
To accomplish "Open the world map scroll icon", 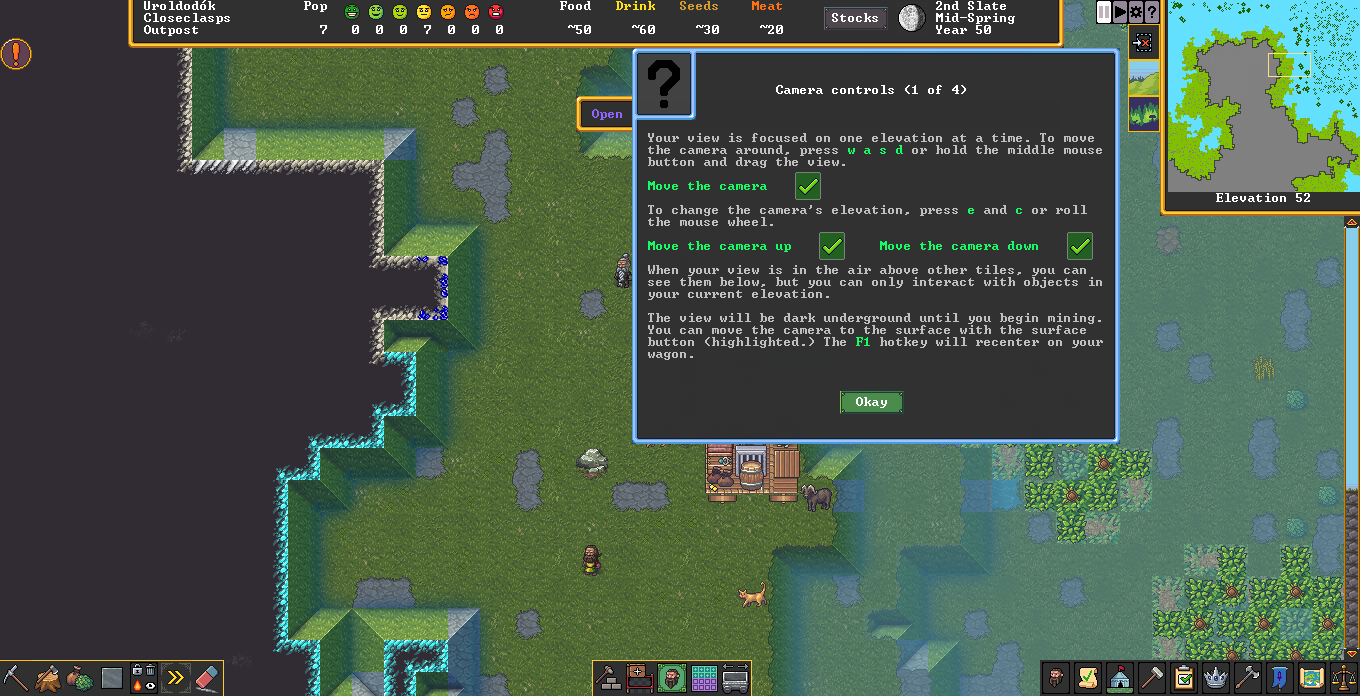I will 1312,679.
